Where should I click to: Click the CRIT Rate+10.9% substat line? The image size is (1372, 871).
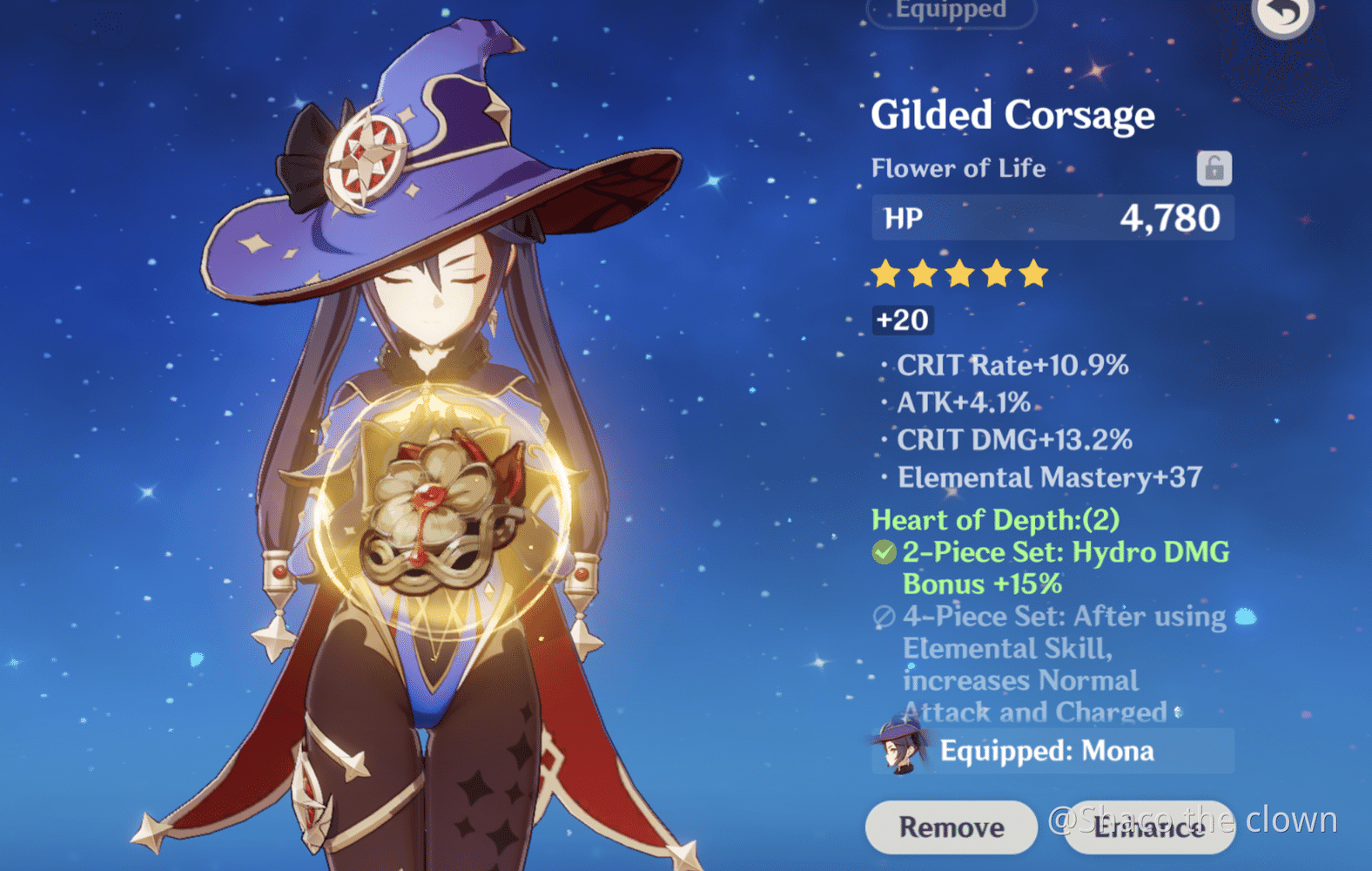(x=1012, y=366)
